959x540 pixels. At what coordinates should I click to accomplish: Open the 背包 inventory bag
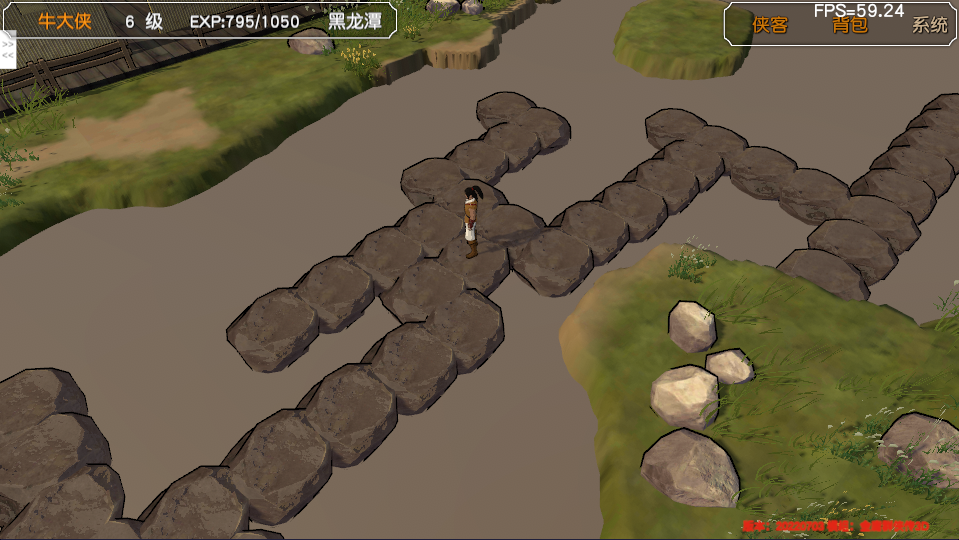point(850,25)
